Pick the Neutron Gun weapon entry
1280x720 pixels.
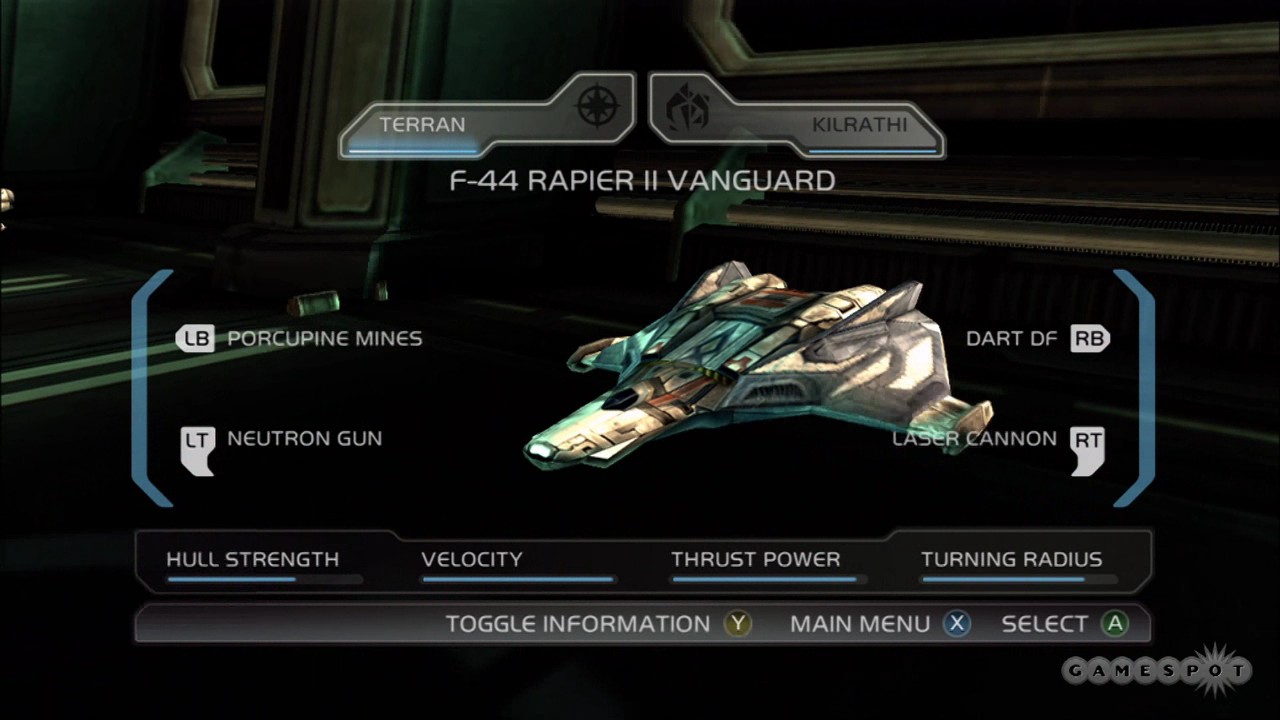click(x=282, y=439)
